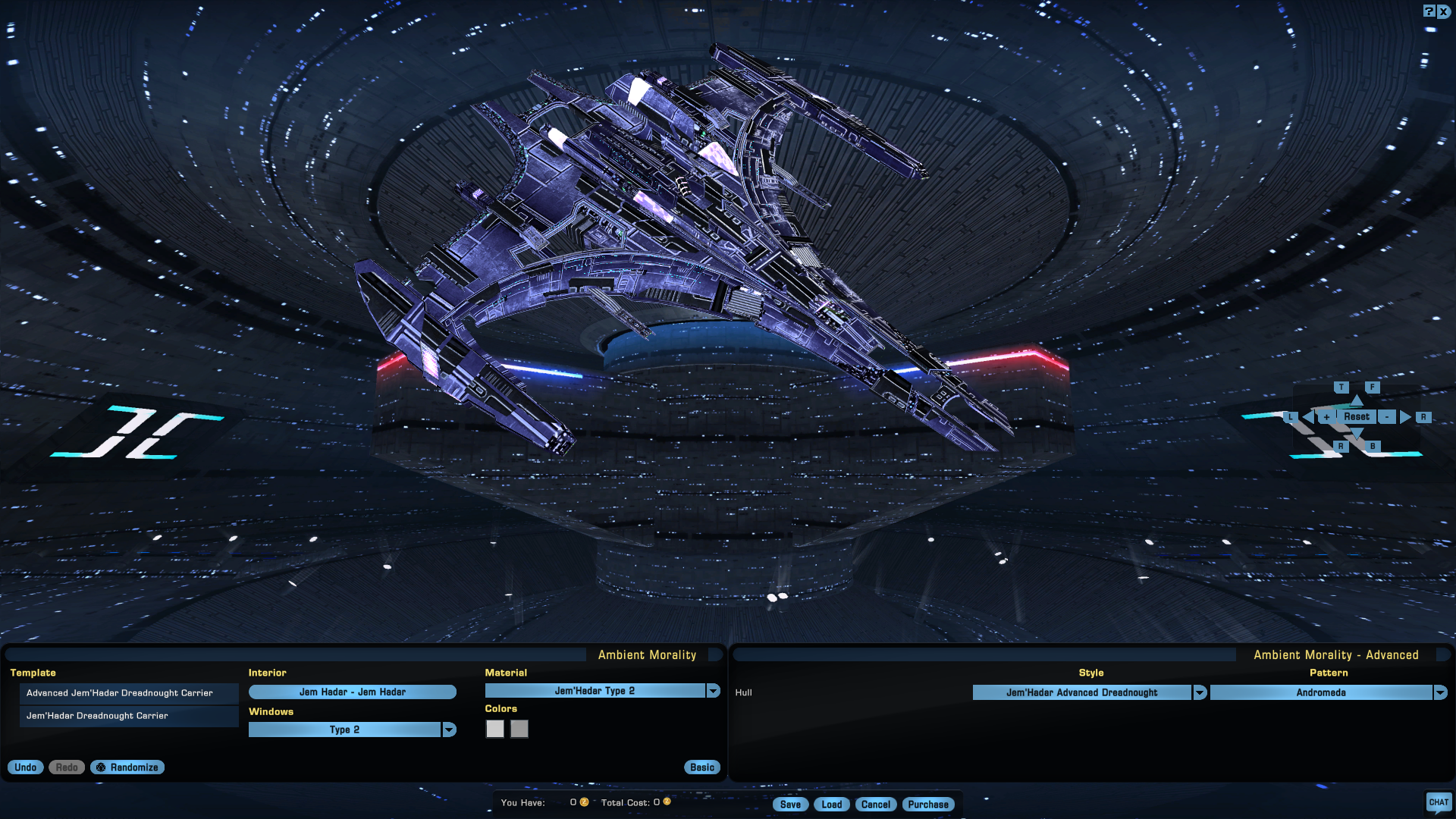
Task: Reset the camera view
Action: click(x=1357, y=417)
